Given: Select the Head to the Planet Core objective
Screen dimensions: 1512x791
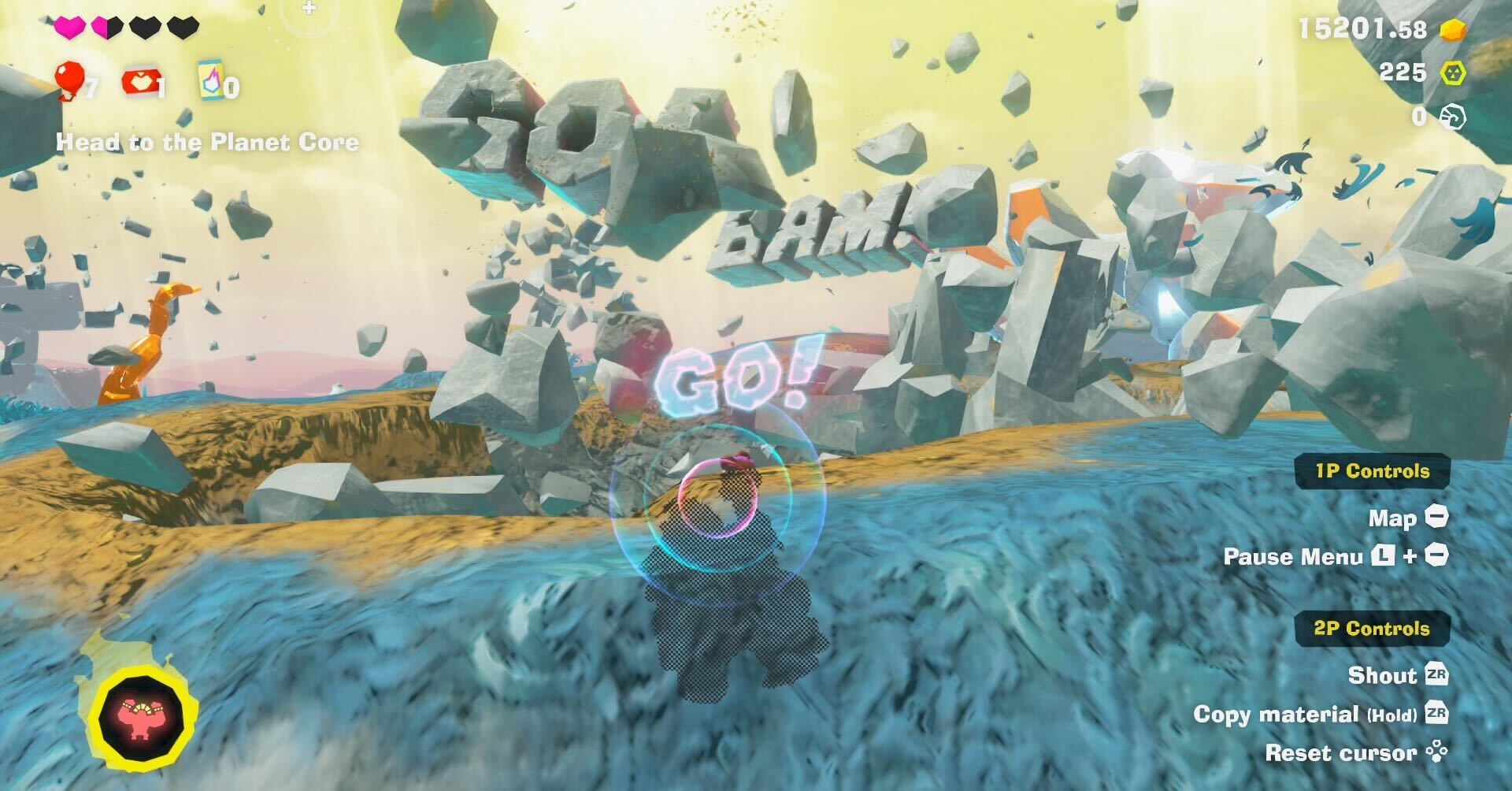Looking at the screenshot, I should [208, 143].
